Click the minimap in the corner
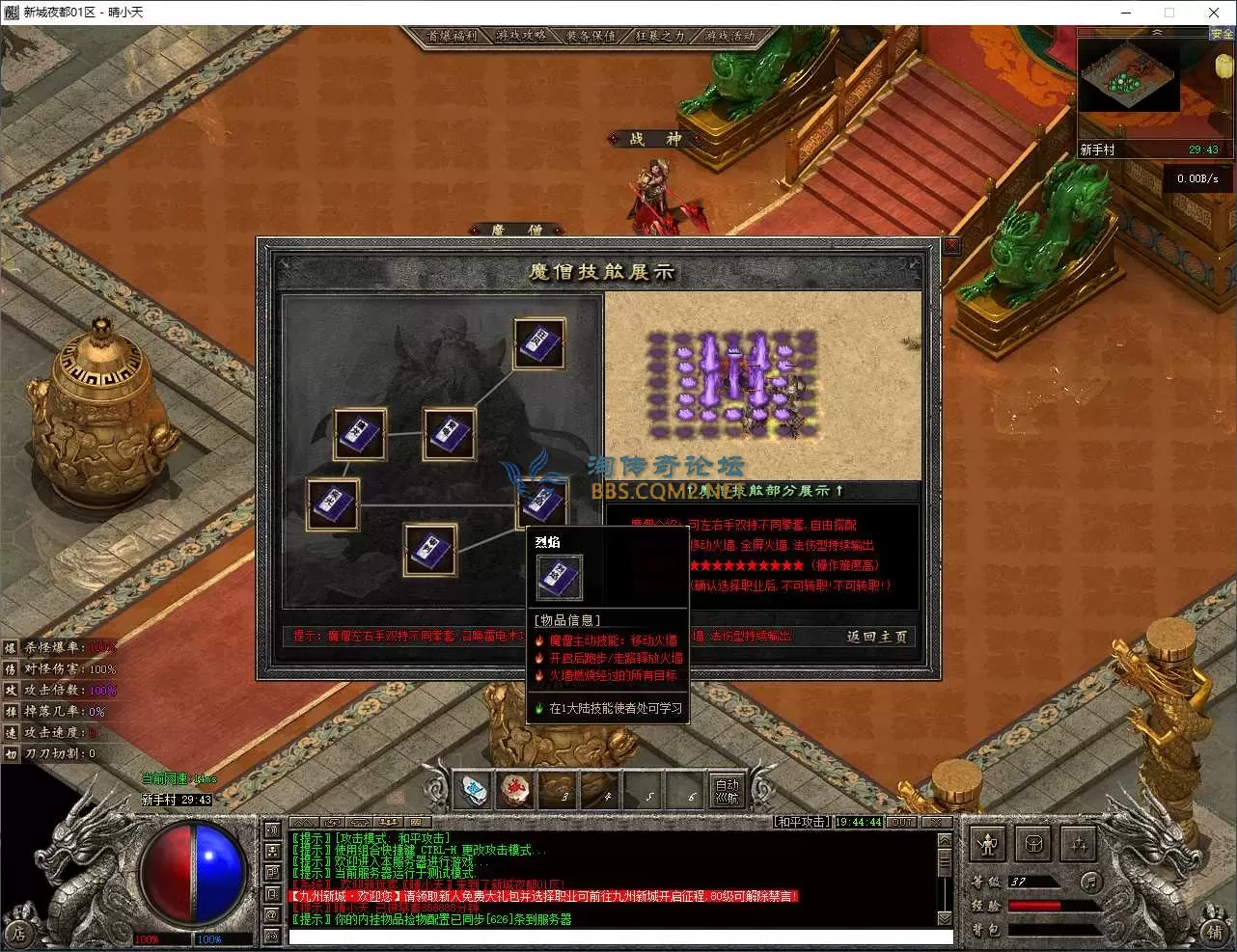 click(1128, 82)
